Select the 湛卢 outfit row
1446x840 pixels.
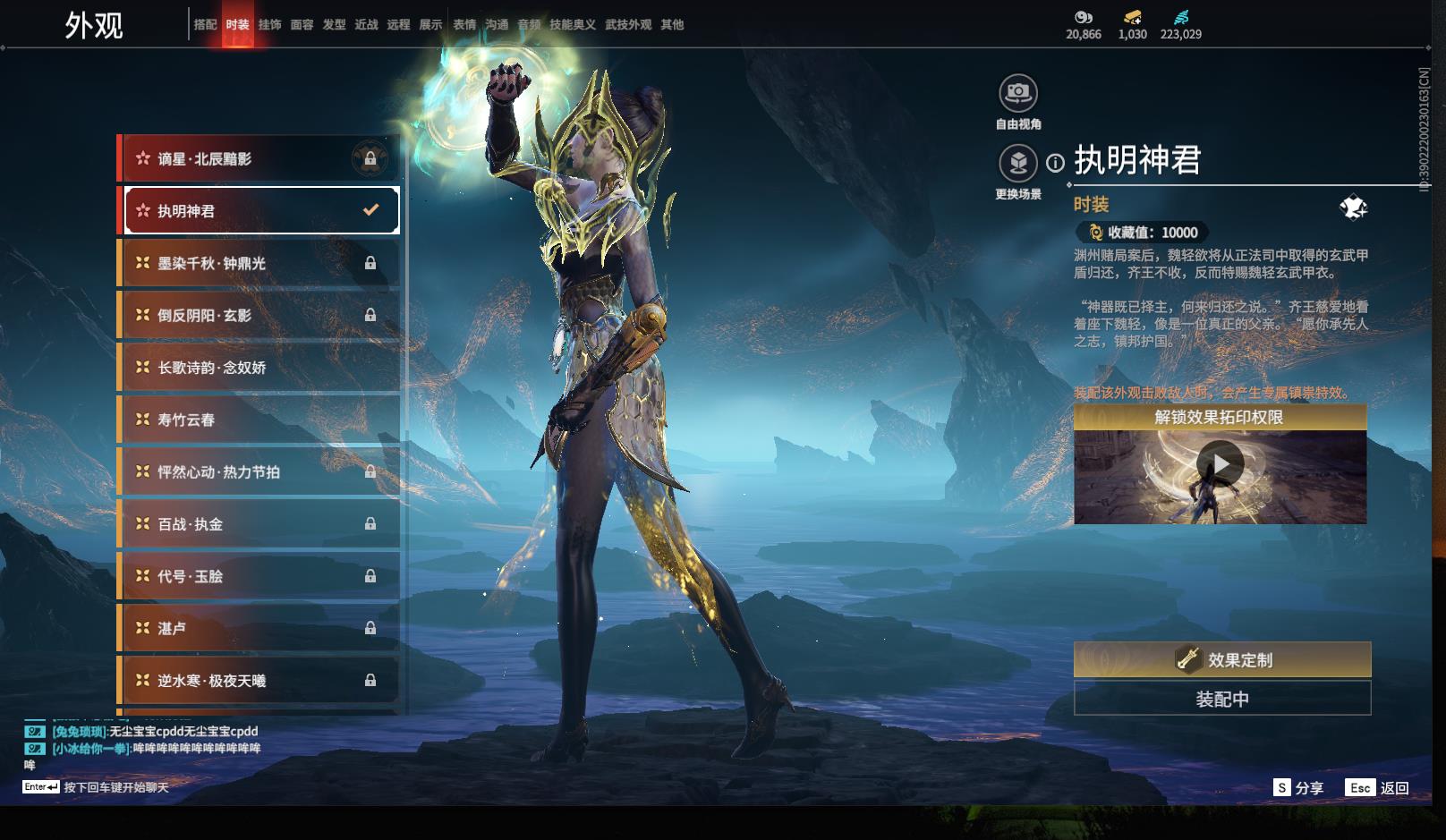[x=259, y=628]
